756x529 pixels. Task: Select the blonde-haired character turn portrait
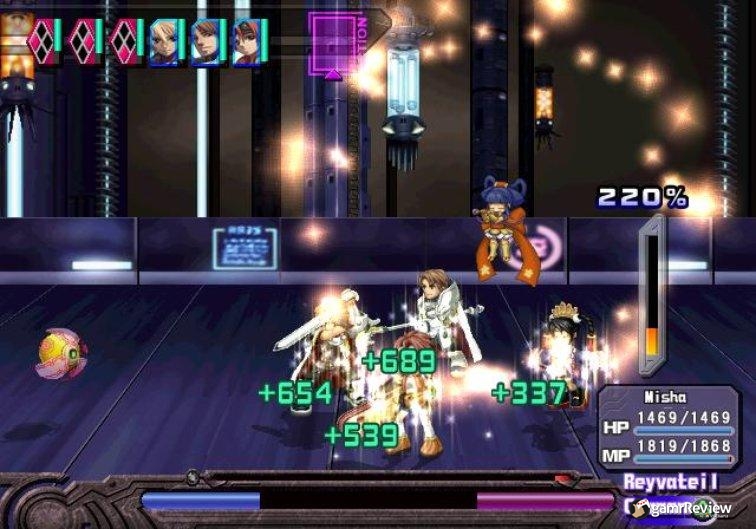coord(164,42)
